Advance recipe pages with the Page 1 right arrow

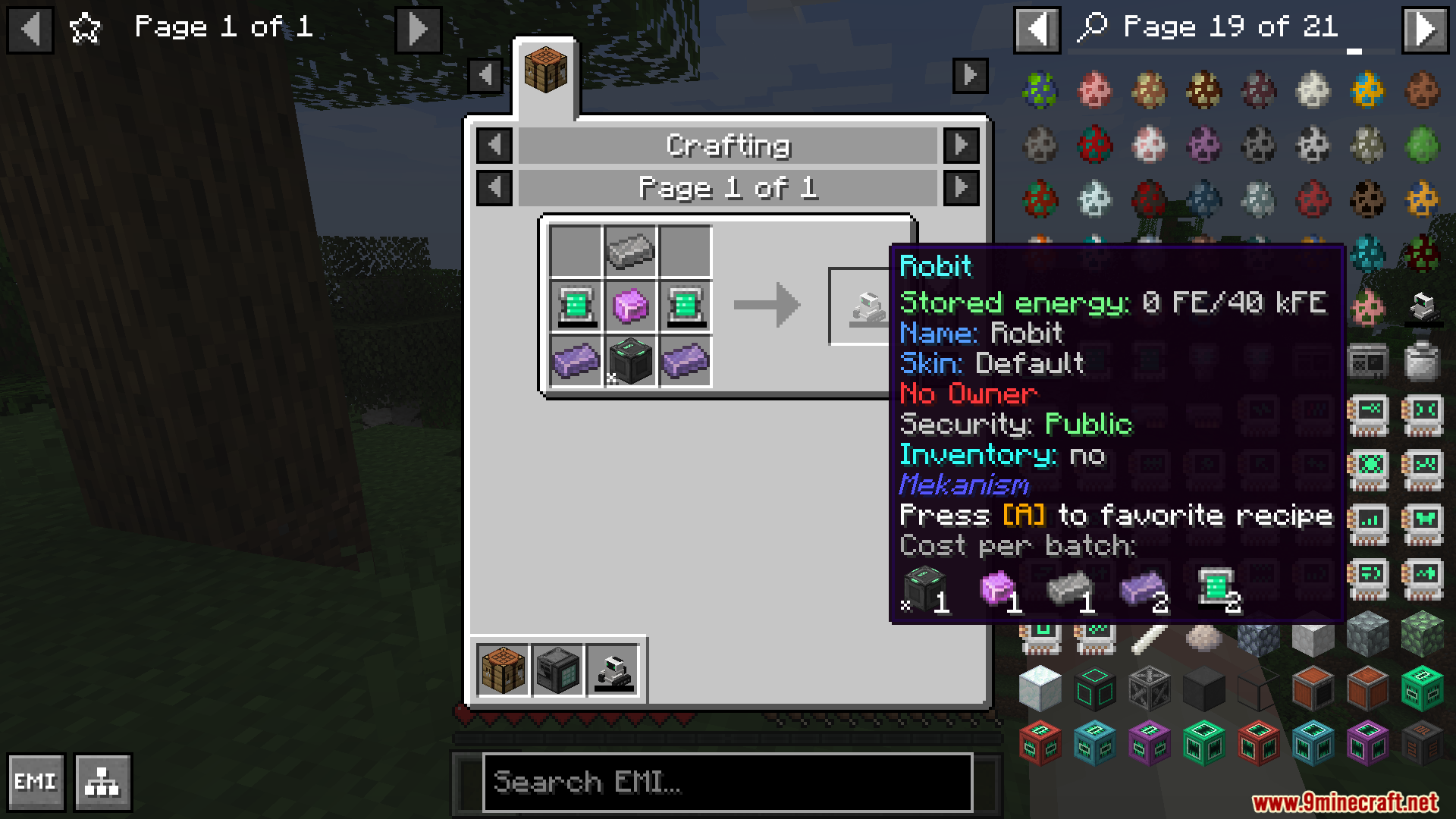962,188
